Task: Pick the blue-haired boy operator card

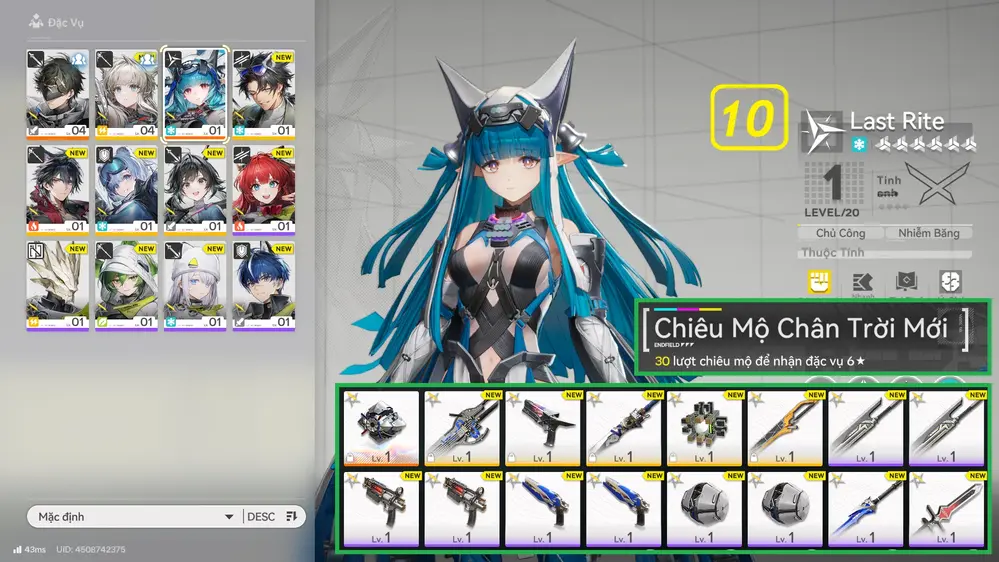Action: [x=264, y=283]
